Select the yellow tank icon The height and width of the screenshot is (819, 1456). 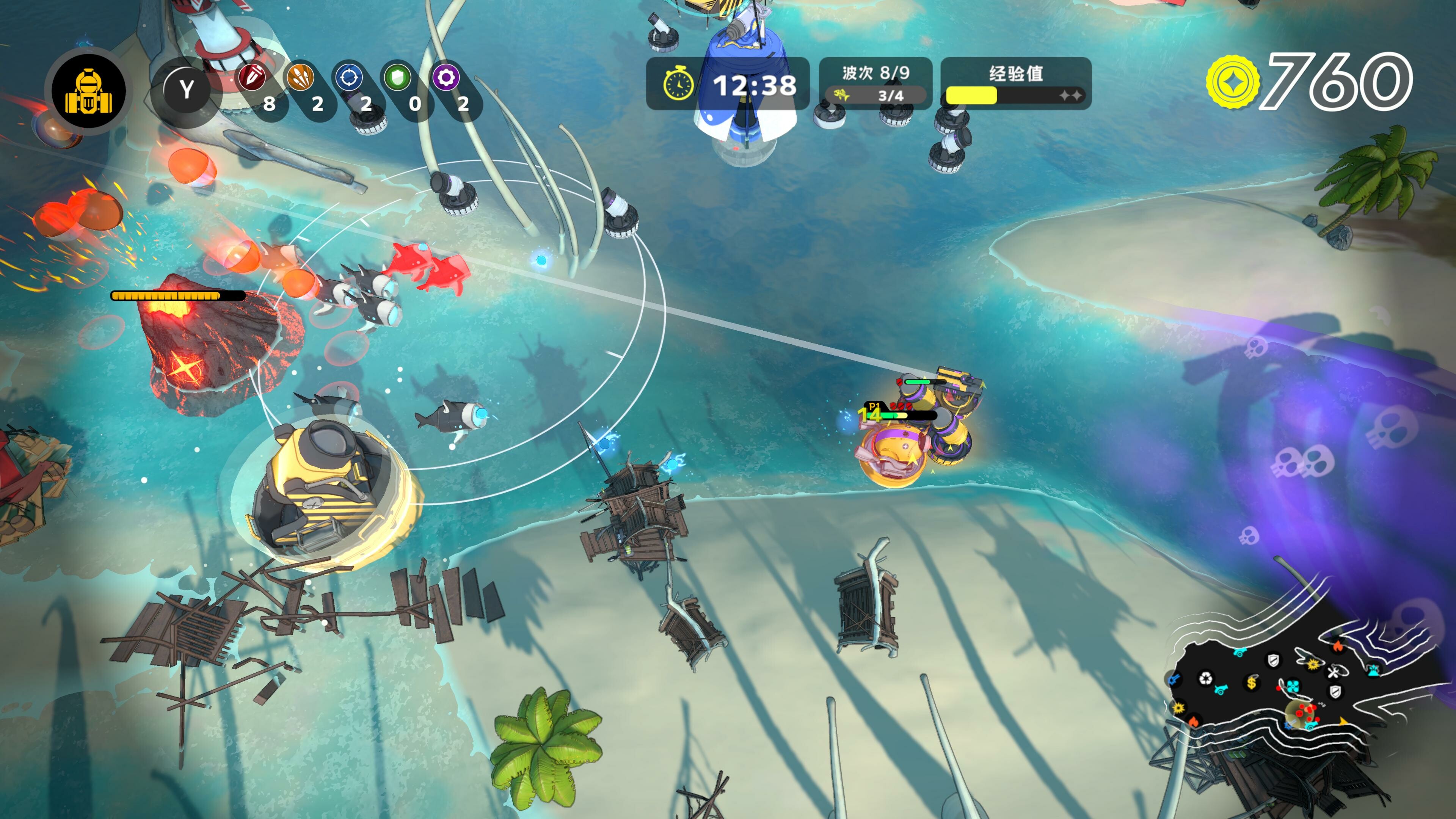tap(88, 91)
